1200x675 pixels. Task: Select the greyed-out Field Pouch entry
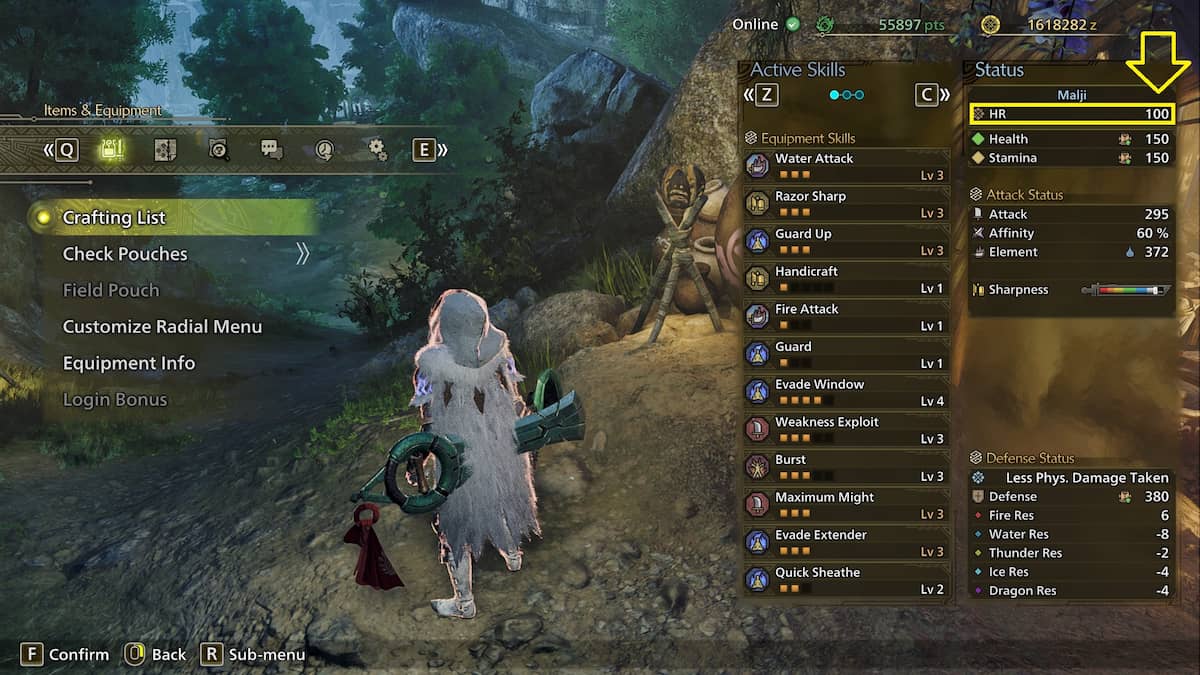(111, 290)
